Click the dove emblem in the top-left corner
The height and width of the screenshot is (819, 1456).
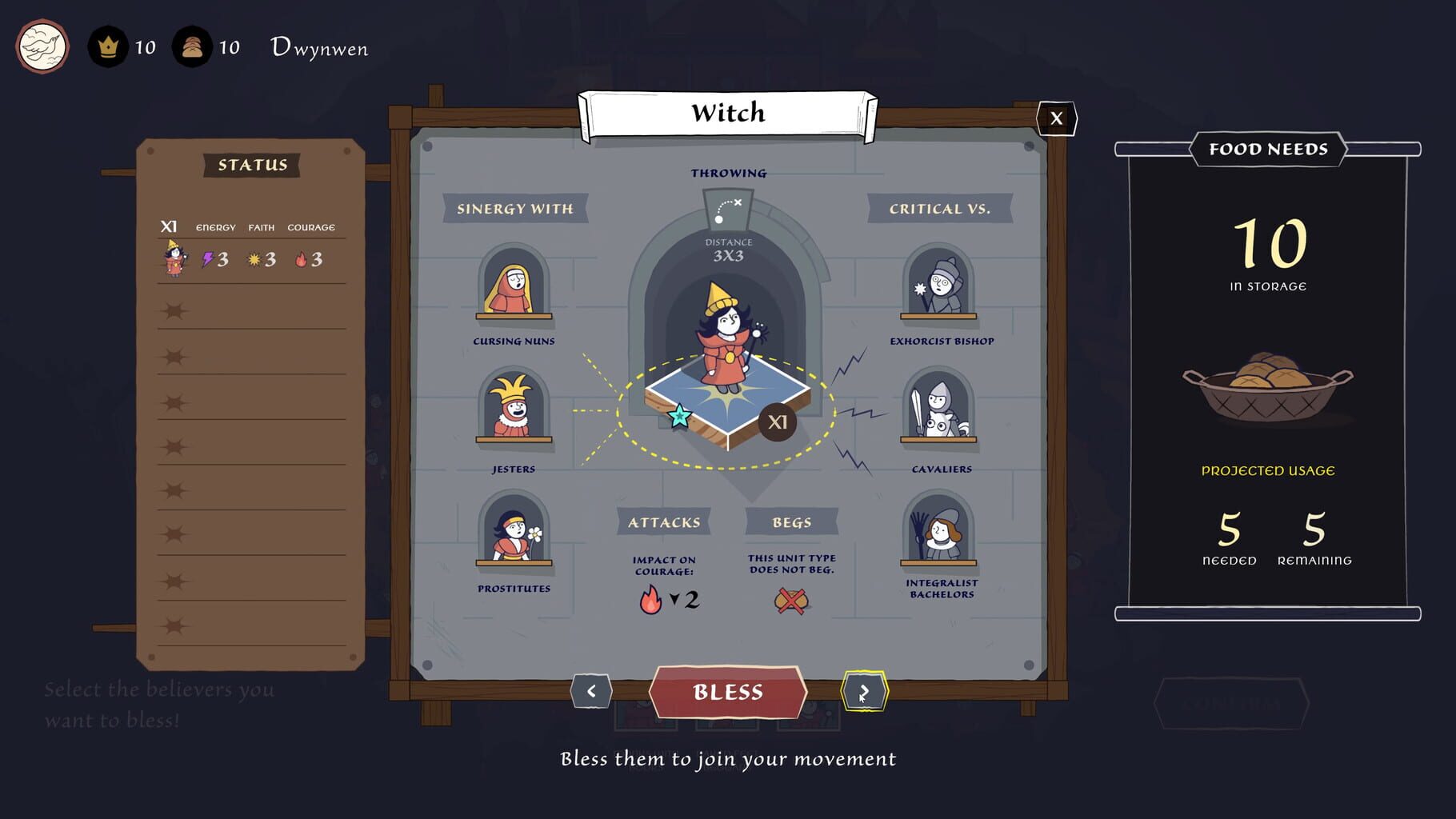(42, 46)
